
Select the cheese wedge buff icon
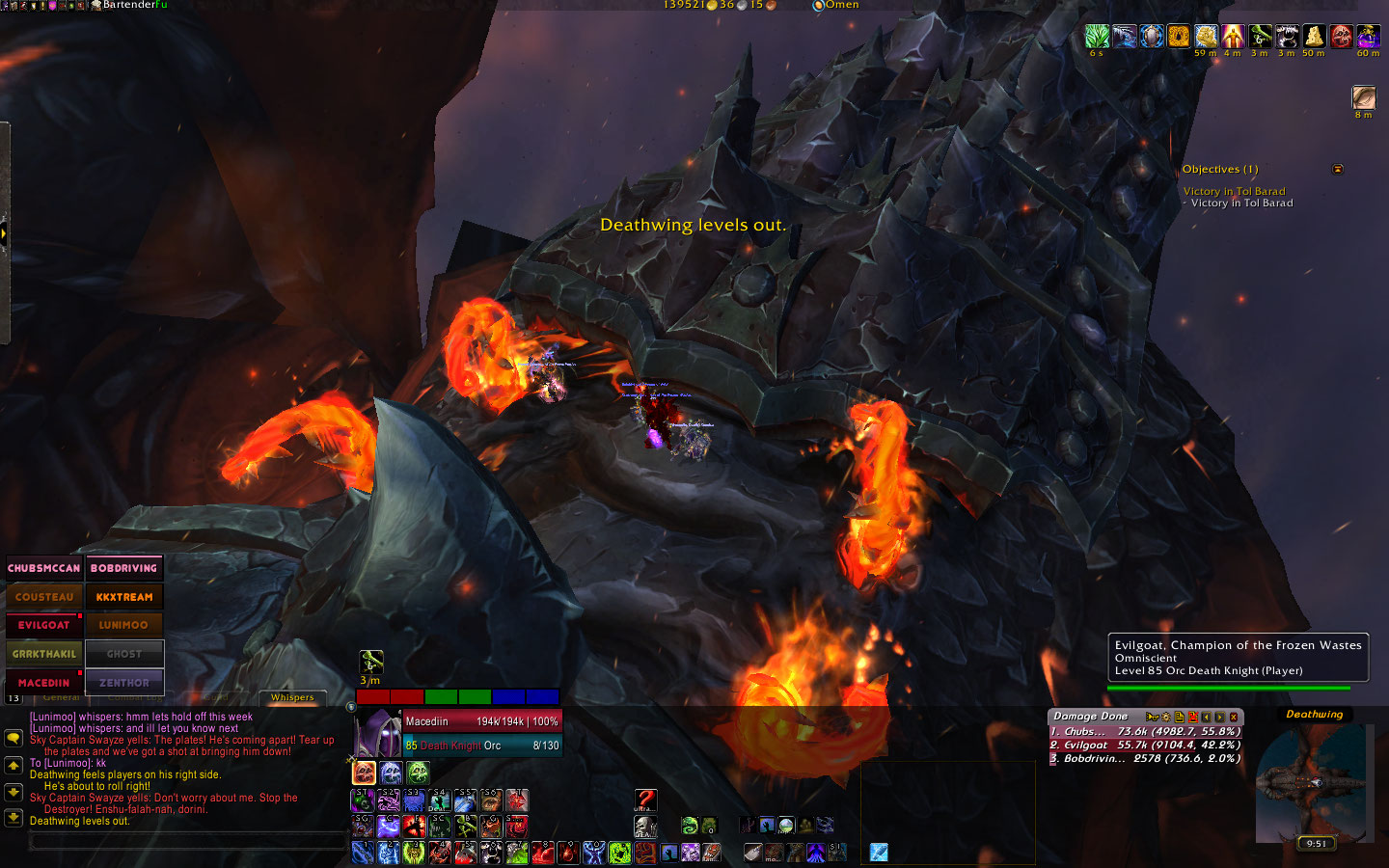click(x=1314, y=37)
